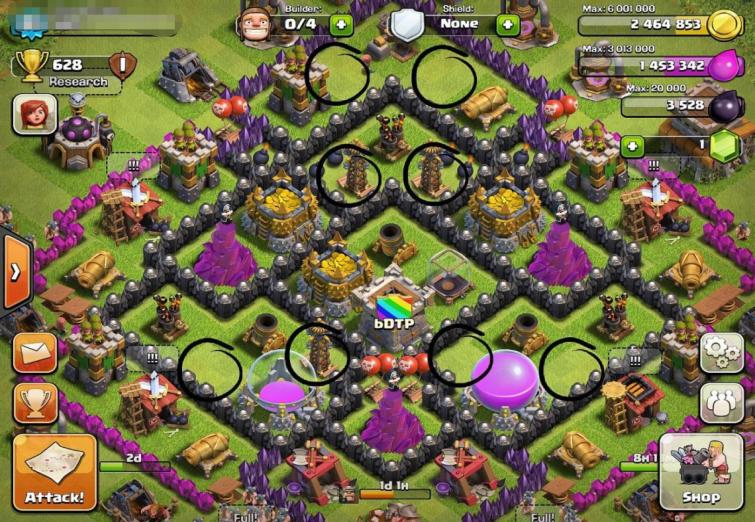This screenshot has width=755, height=522.
Task: Show the trophy leaderboard button
Action: 34,403
